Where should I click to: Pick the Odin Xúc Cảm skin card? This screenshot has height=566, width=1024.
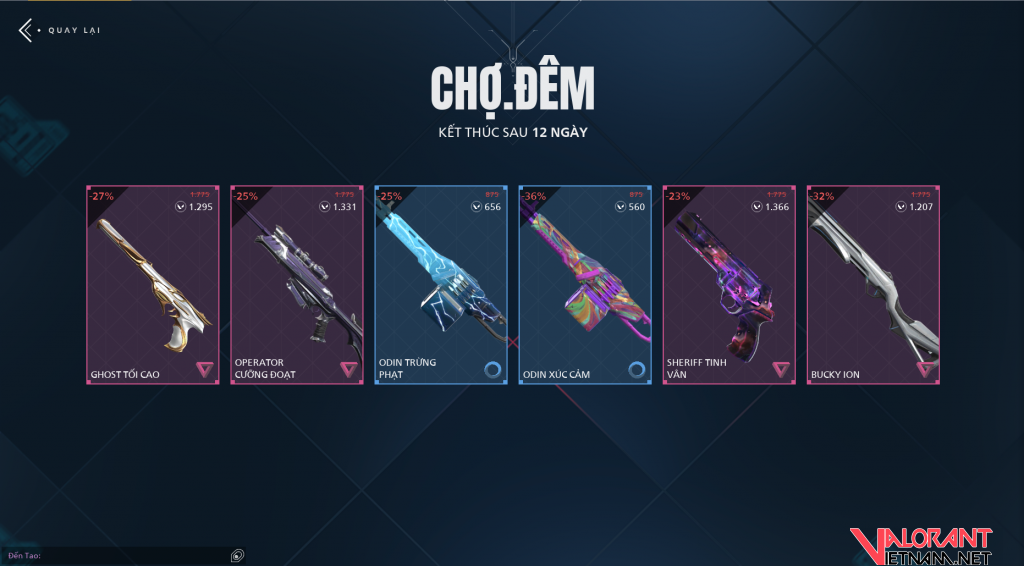pyautogui.click(x=585, y=285)
